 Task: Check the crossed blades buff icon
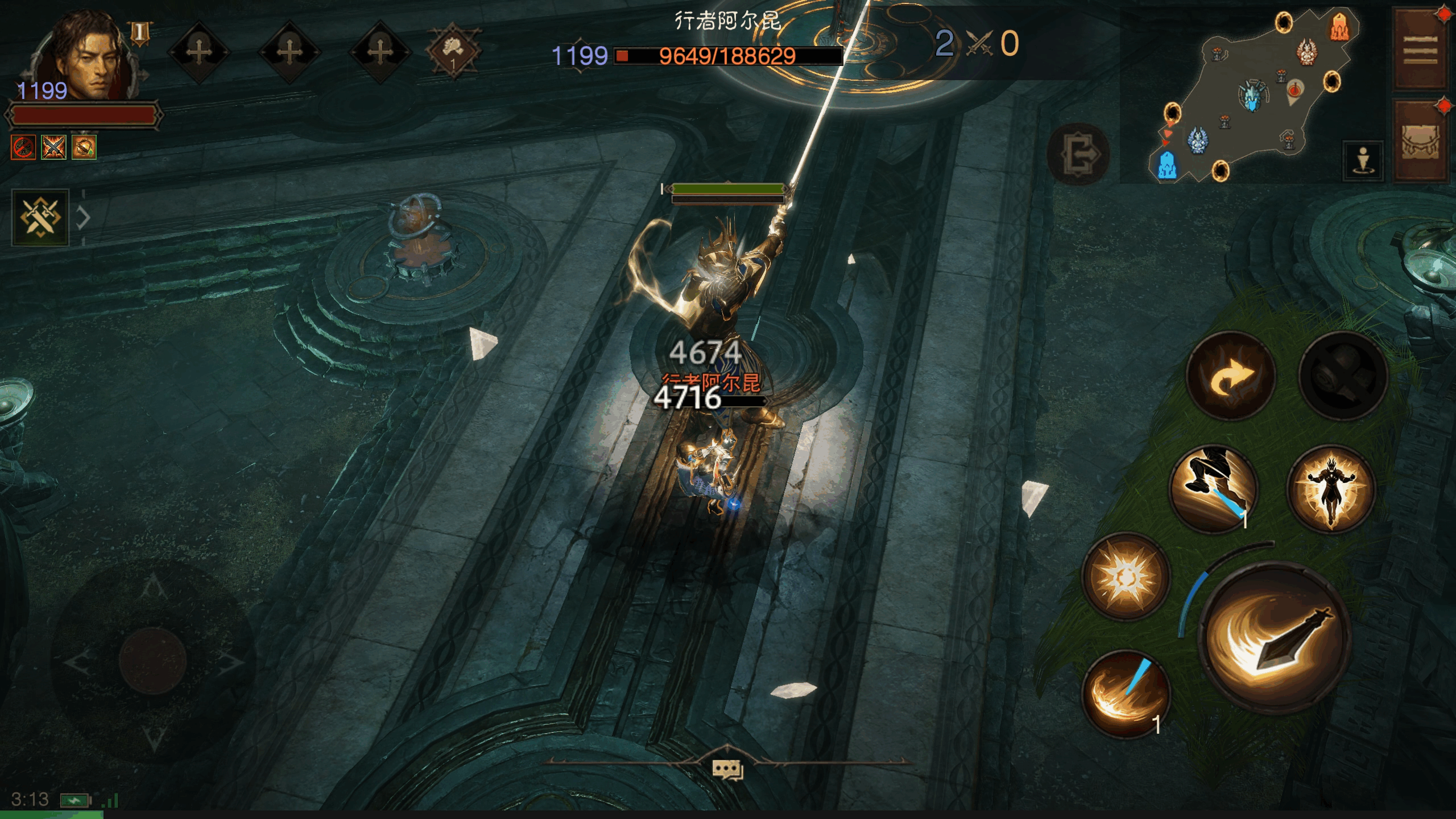tap(53, 147)
